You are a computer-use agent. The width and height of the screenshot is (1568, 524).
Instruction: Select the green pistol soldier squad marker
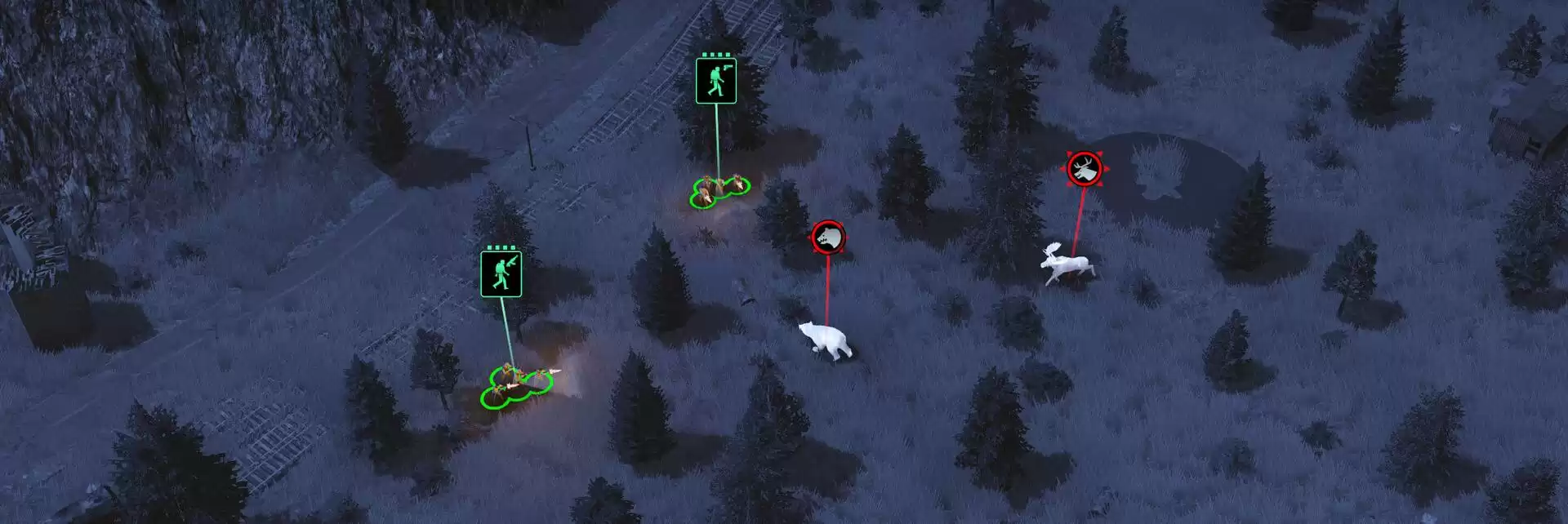716,81
